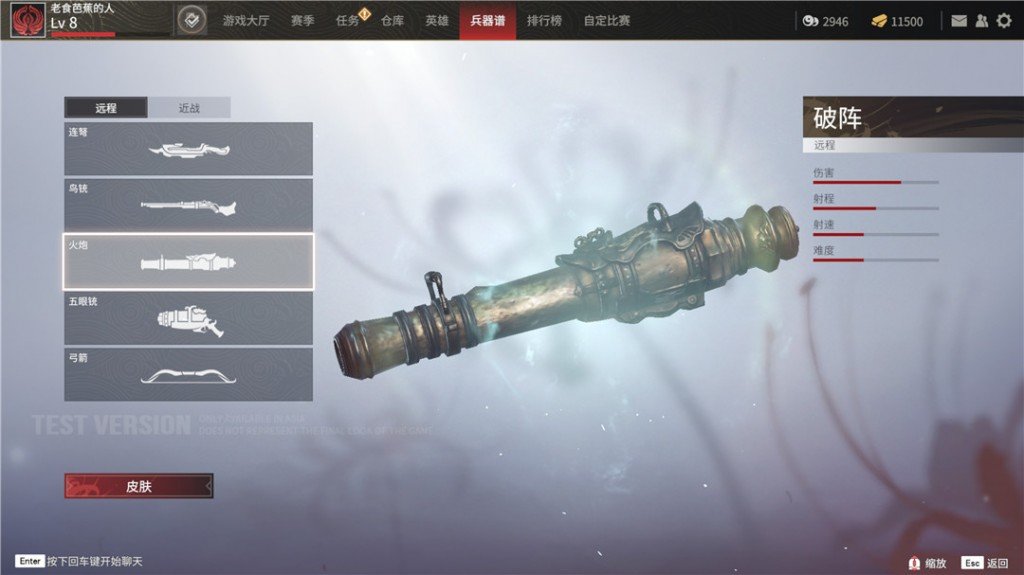Open settings with the gear icon
1024x575 pixels.
click(x=1004, y=20)
